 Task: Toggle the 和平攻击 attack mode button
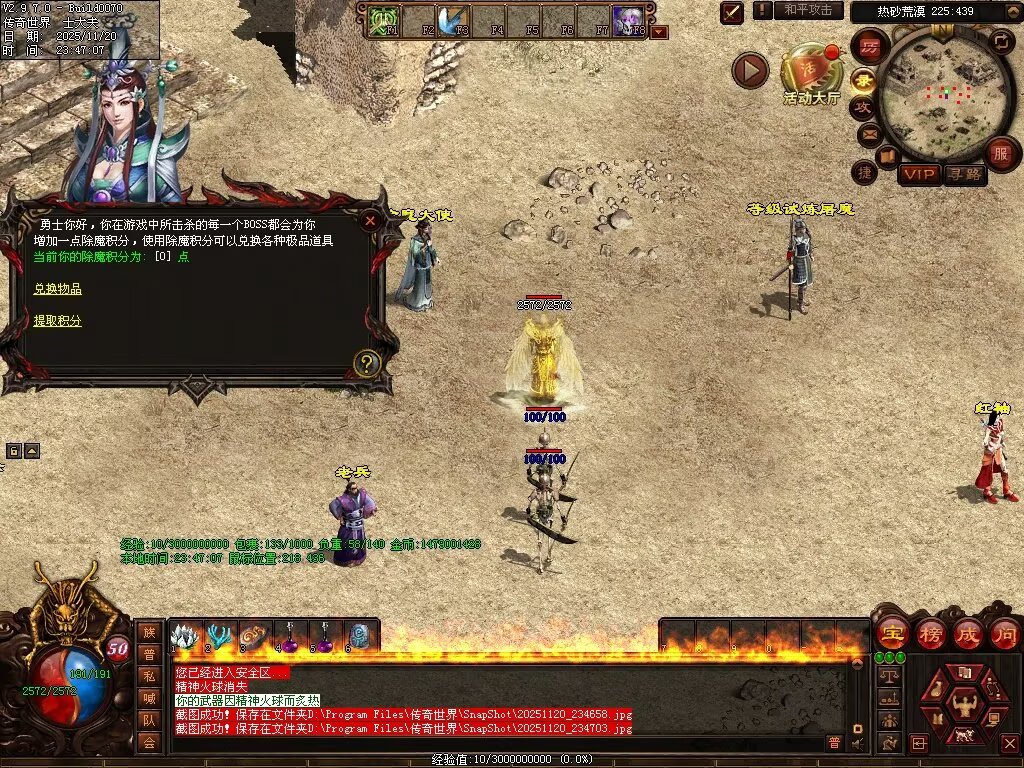click(807, 11)
